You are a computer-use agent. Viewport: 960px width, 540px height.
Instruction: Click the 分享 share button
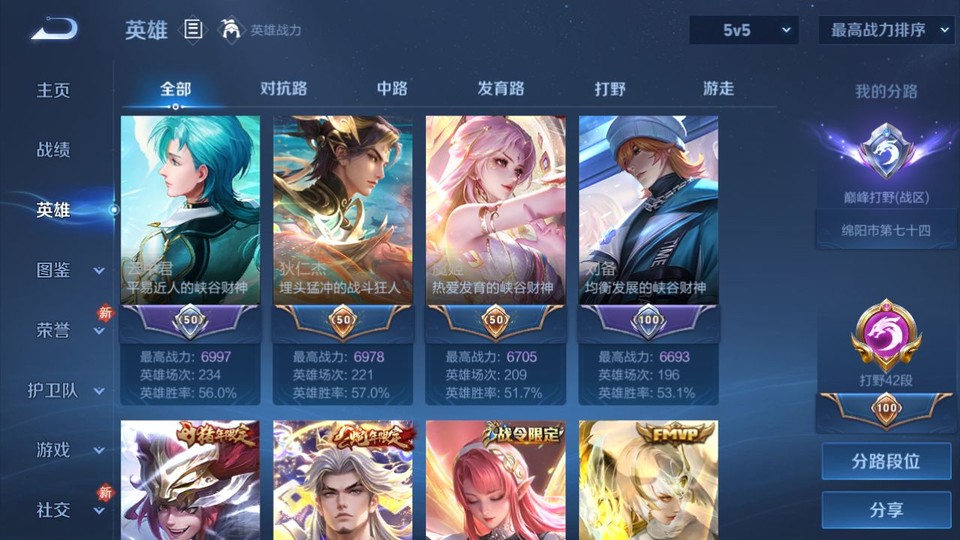(x=886, y=510)
